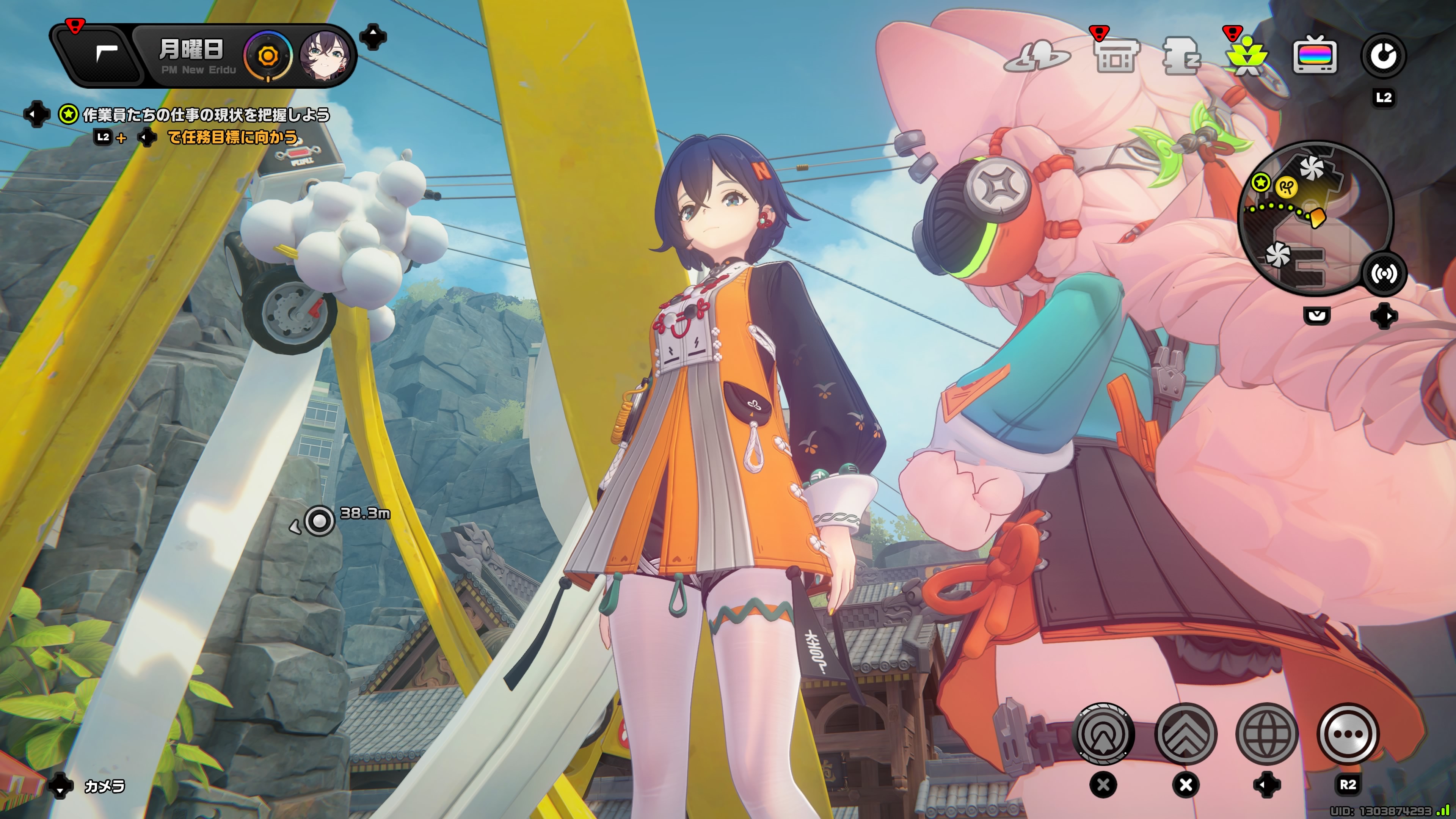Select the quest objective tracker text
The image size is (1456, 819).
click(206, 115)
